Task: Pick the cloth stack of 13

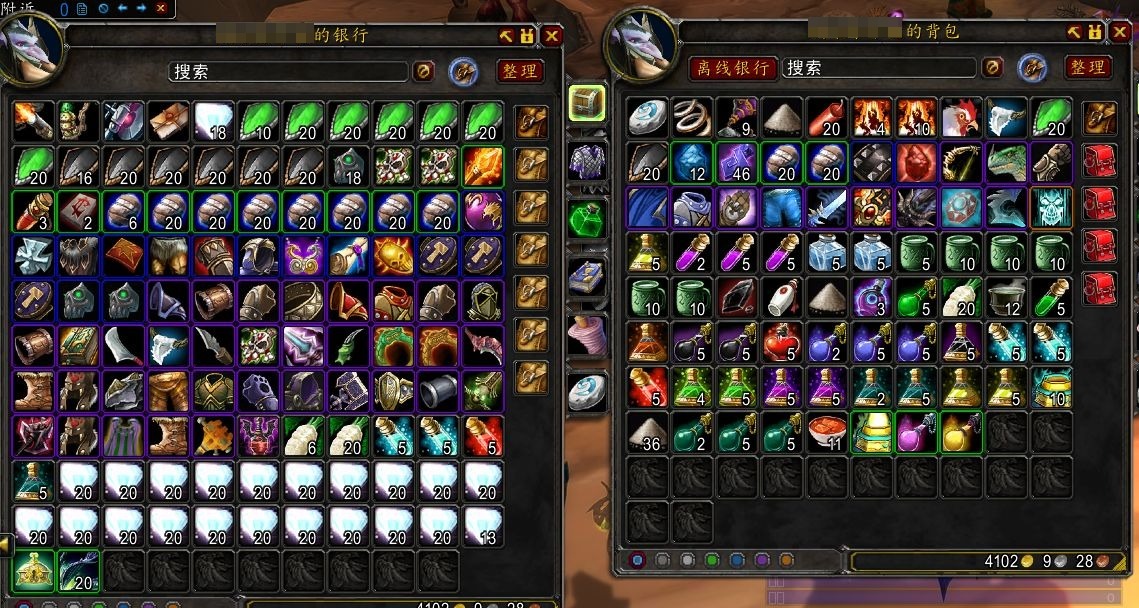Action: [x=484, y=526]
